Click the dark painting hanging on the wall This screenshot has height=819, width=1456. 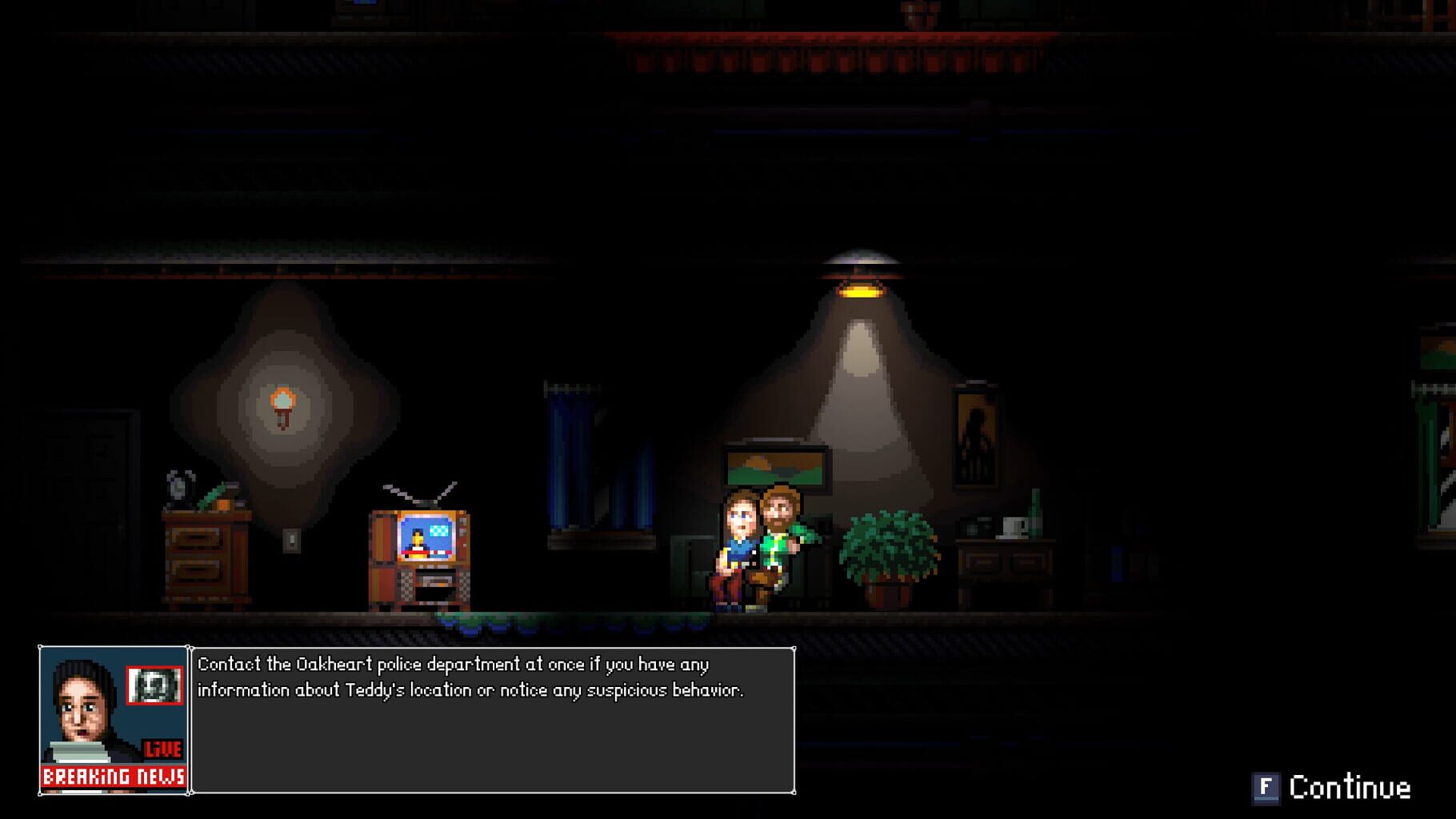pyautogui.click(x=977, y=436)
